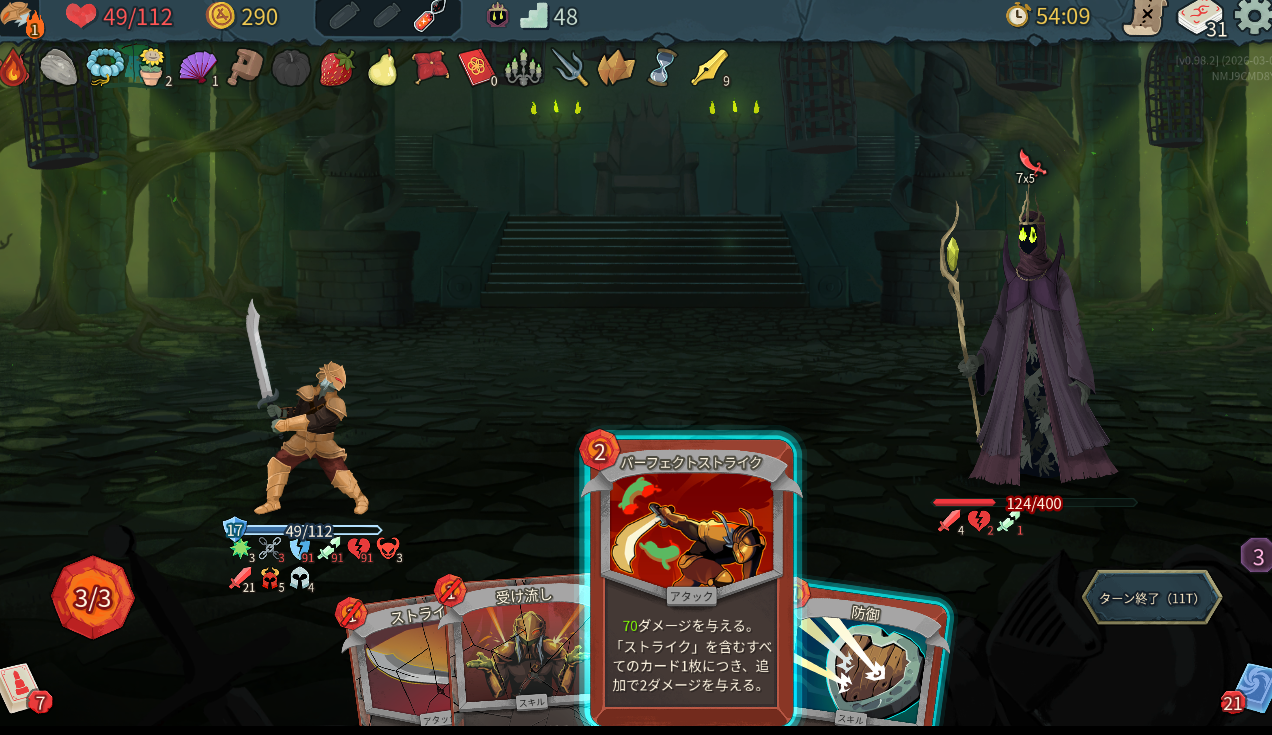The height and width of the screenshot is (735, 1272).
Task: Inspect the pear relic
Action: pos(383,67)
